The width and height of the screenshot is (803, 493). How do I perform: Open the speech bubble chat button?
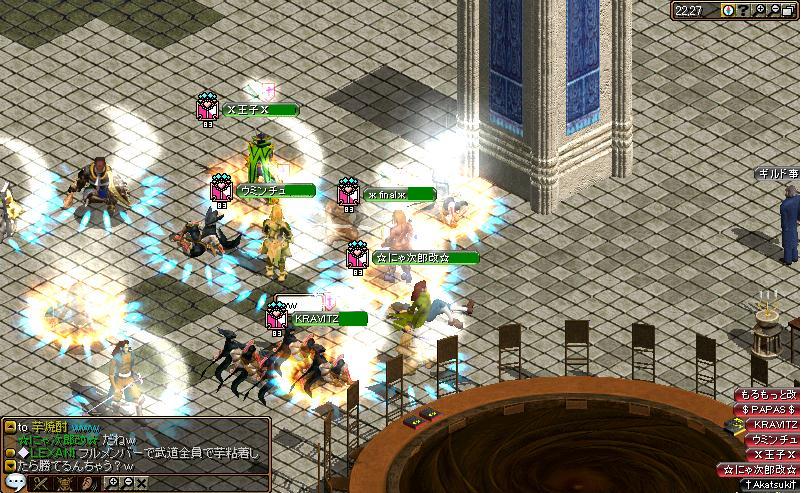pyautogui.click(x=14, y=484)
